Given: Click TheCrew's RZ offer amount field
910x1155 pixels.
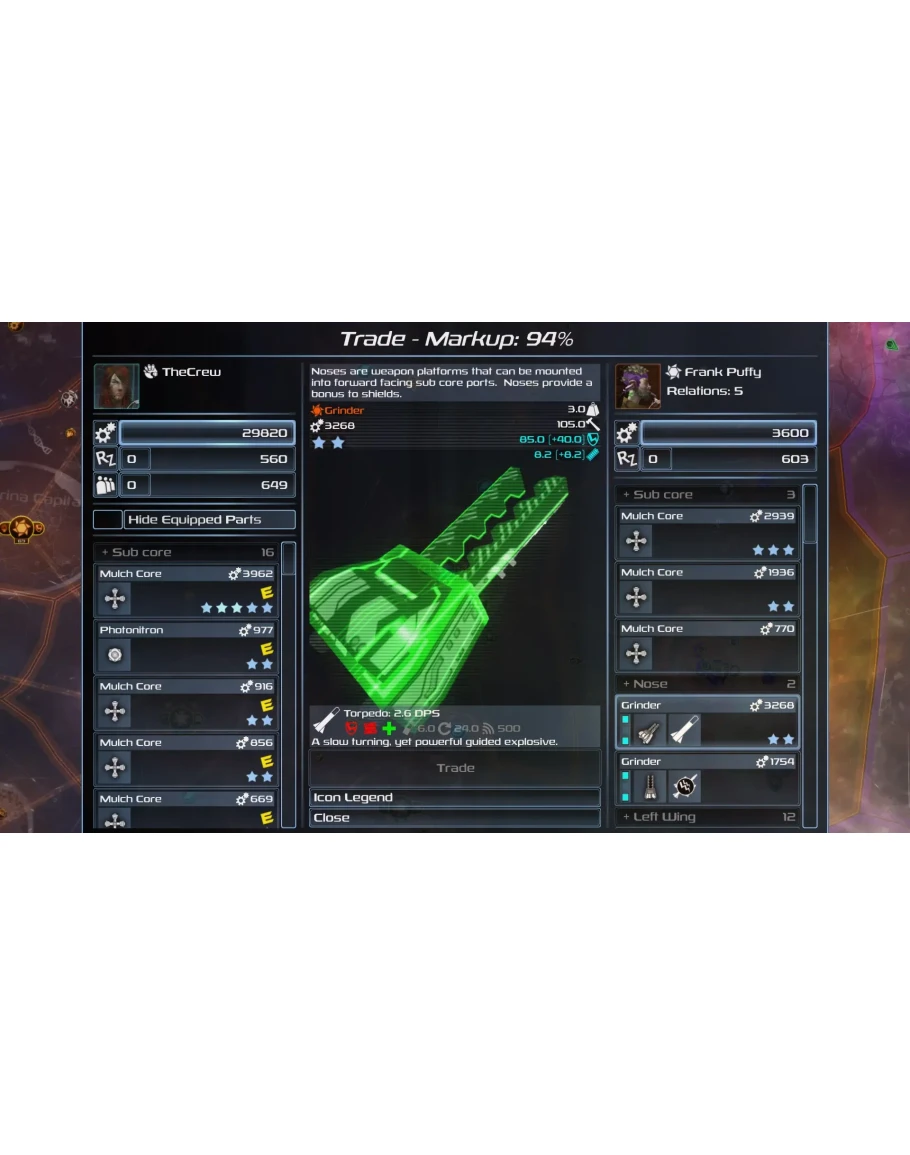Looking at the screenshot, I should click(x=136, y=459).
